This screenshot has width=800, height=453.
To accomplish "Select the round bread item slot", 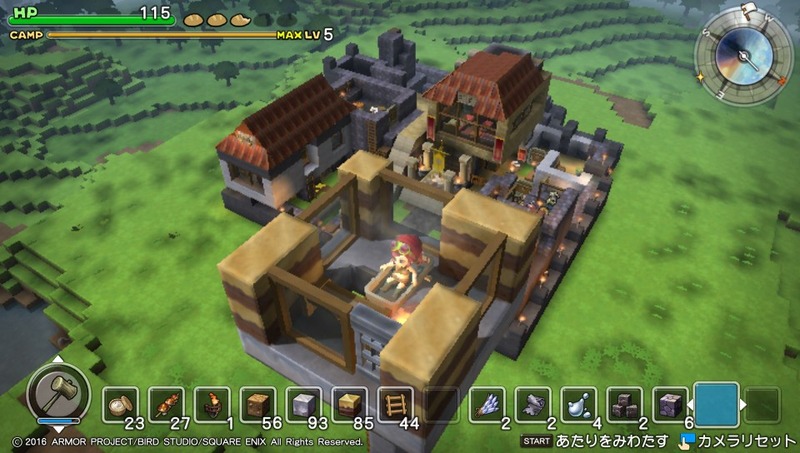I will pyautogui.click(x=120, y=405).
